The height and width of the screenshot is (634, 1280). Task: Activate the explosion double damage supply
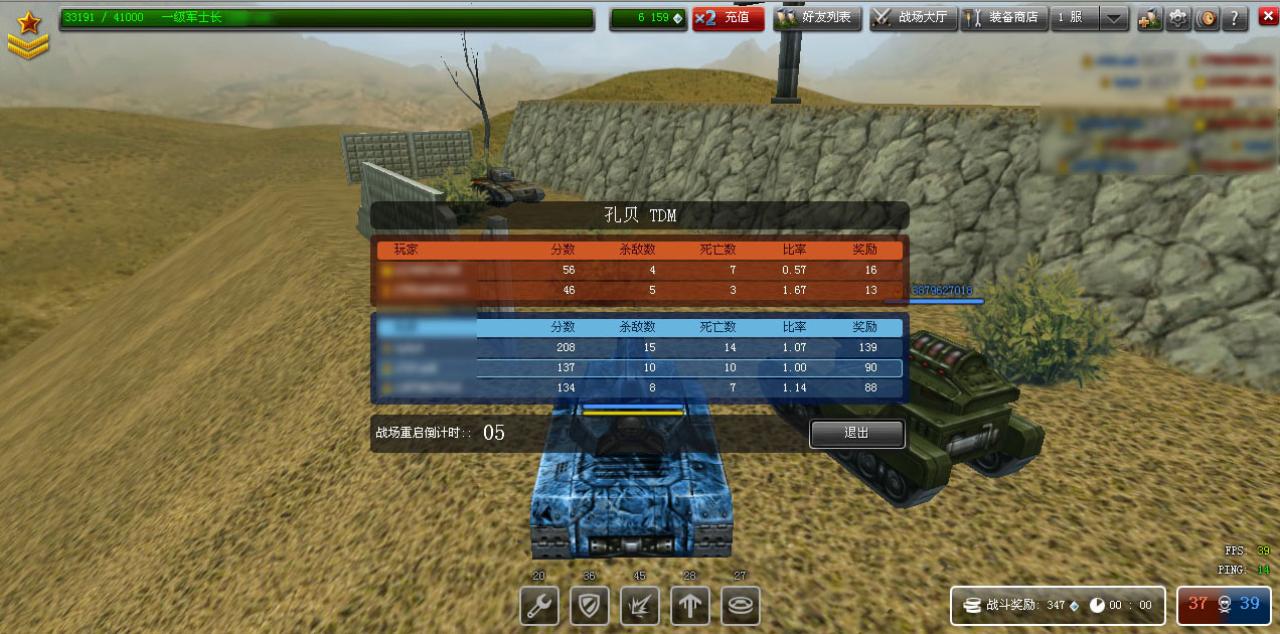[640, 606]
